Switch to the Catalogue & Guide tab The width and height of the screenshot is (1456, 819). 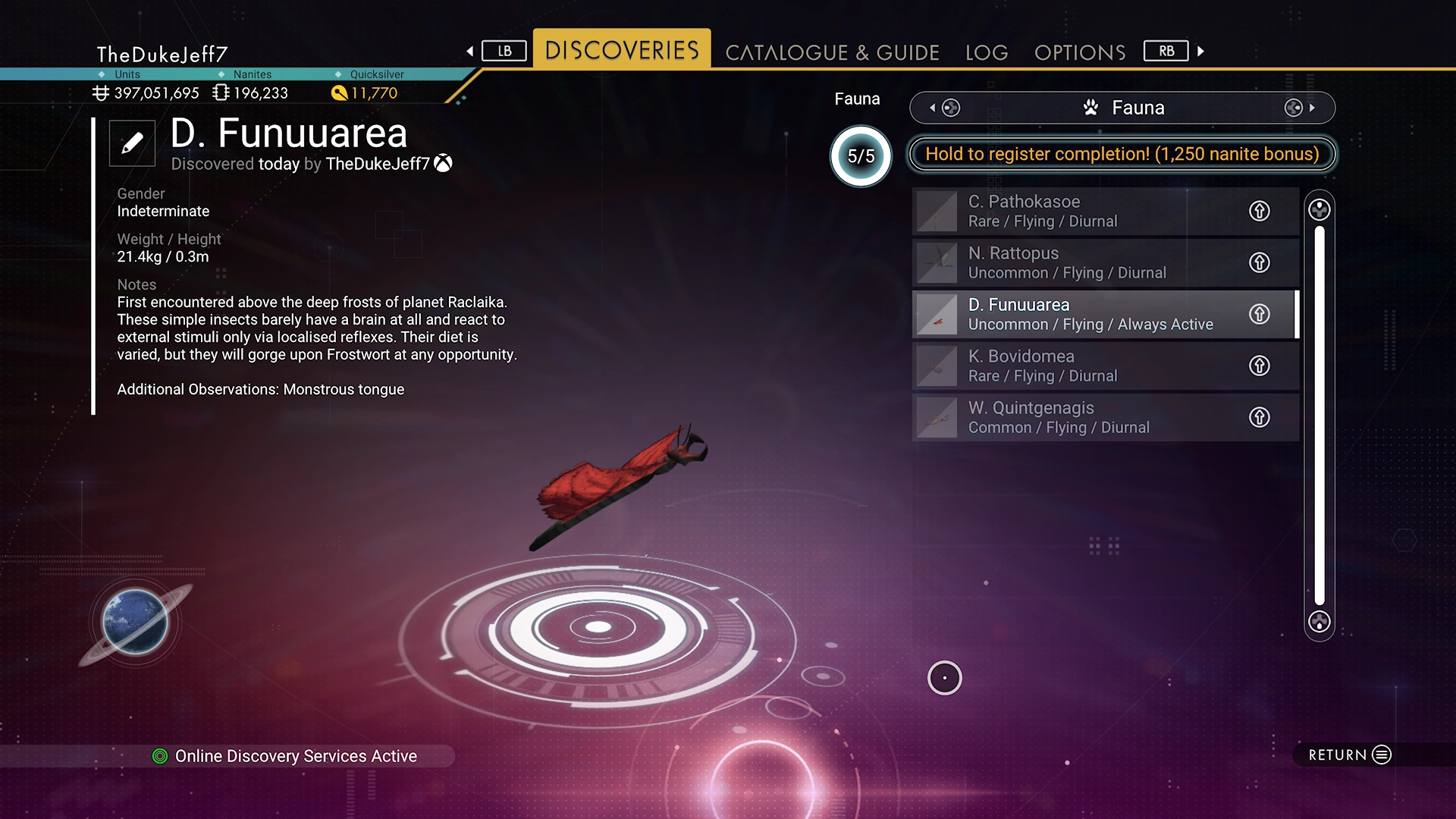point(832,52)
